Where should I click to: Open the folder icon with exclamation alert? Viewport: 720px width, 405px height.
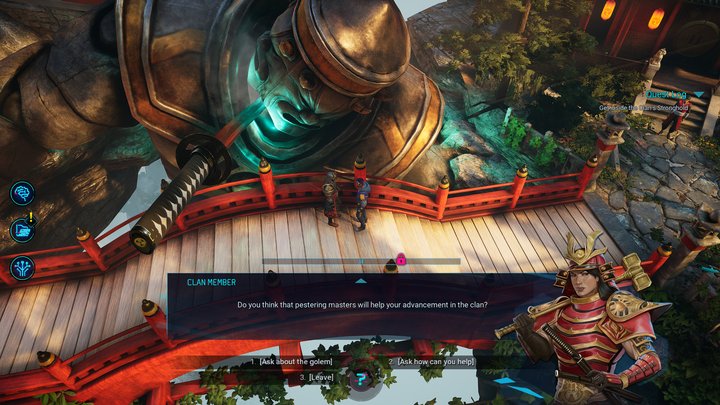22,230
